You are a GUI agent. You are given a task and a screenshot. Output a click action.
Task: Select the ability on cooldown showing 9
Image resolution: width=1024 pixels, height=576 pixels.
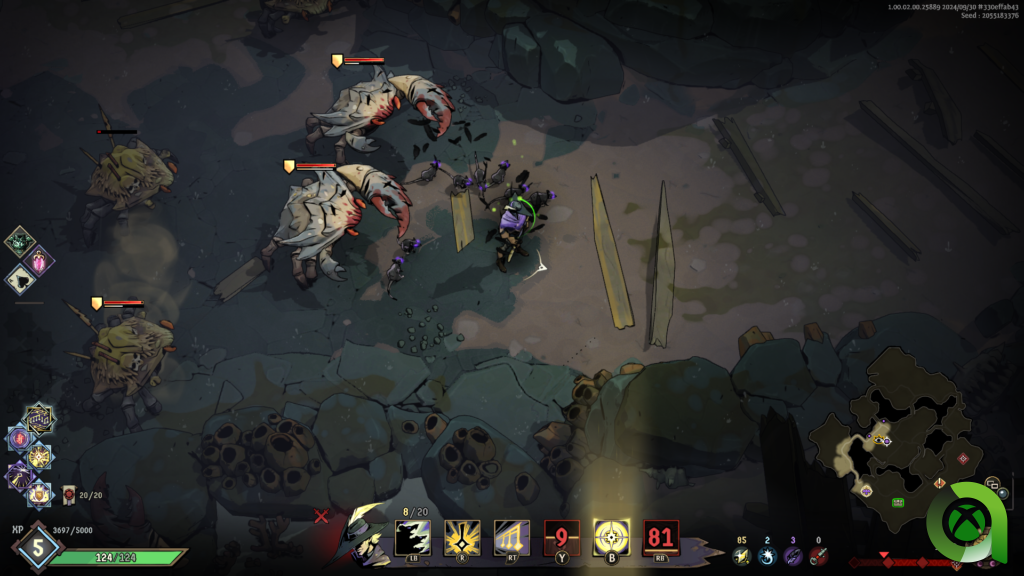tap(561, 538)
